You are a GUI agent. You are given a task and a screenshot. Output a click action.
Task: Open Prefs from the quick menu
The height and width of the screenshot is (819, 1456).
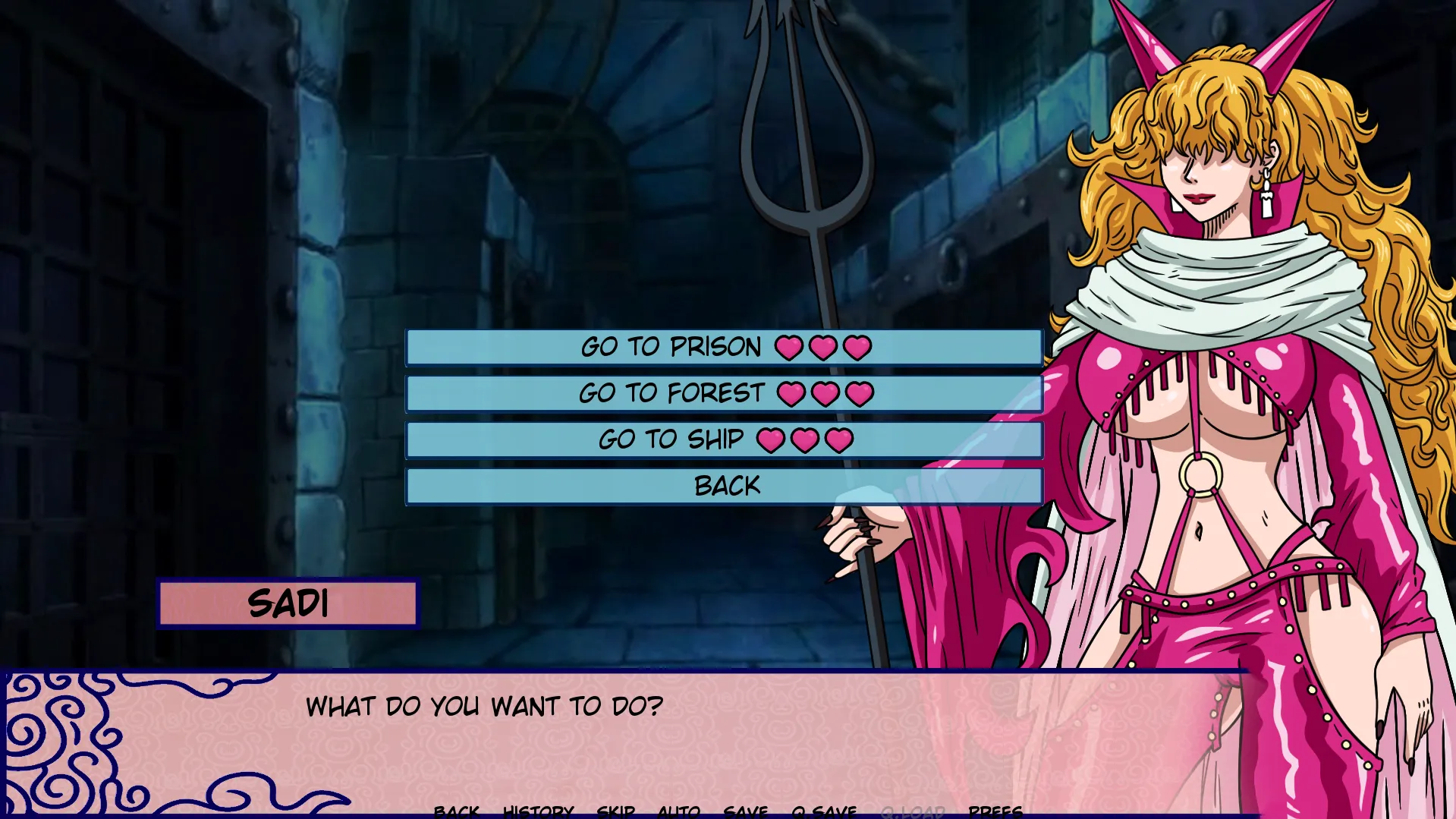[x=995, y=811]
